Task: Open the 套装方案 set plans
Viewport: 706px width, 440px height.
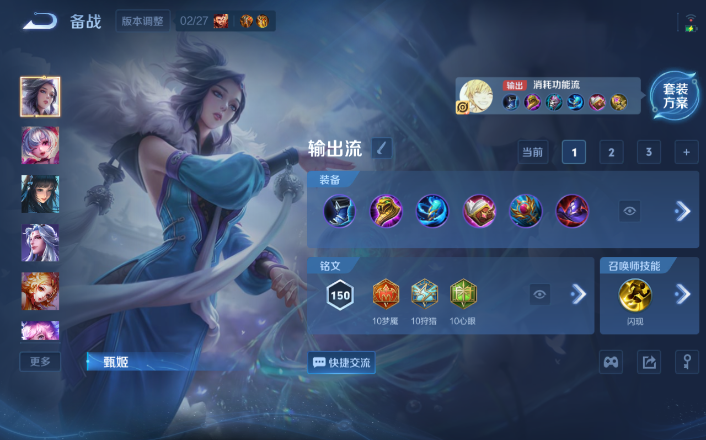Action: click(675, 96)
